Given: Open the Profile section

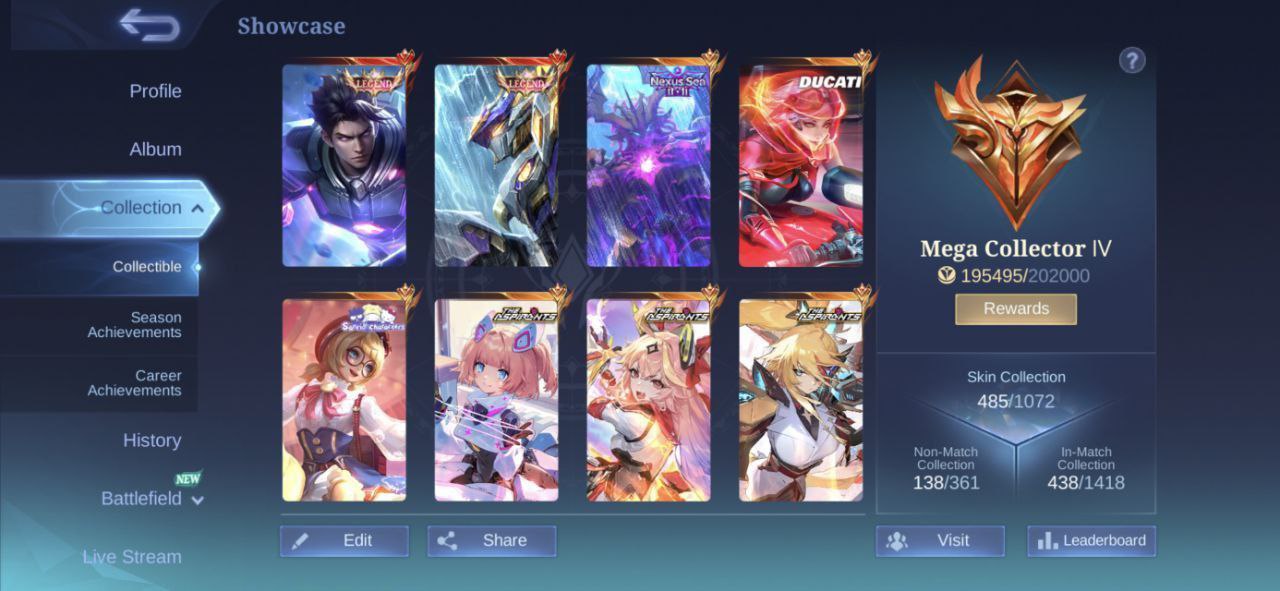Looking at the screenshot, I should [x=155, y=91].
